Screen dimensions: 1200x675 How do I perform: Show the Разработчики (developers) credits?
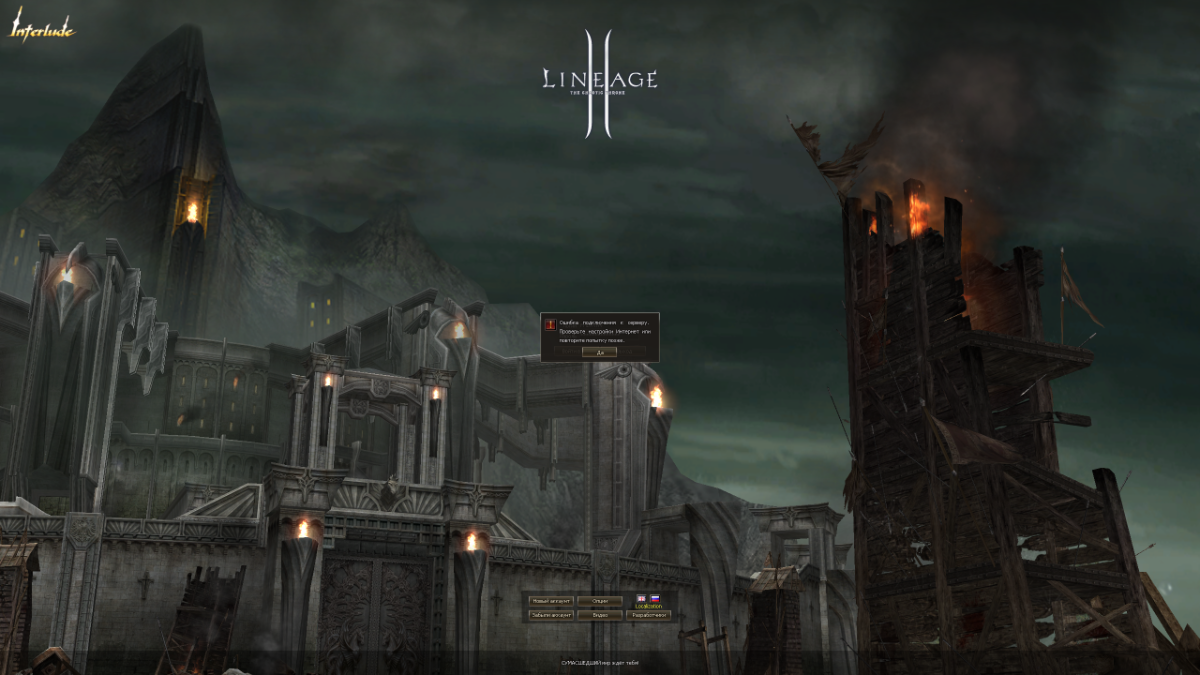tap(648, 615)
